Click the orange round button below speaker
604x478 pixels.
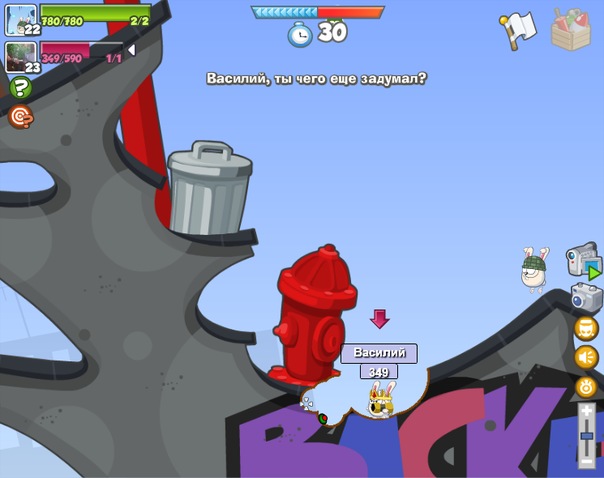click(586, 386)
